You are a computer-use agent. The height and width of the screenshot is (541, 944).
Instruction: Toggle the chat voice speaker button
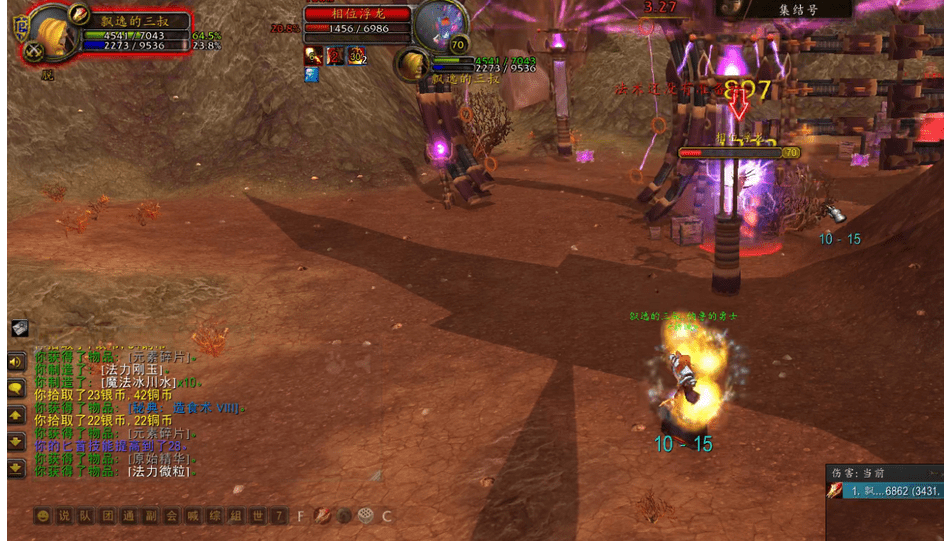tap(17, 362)
